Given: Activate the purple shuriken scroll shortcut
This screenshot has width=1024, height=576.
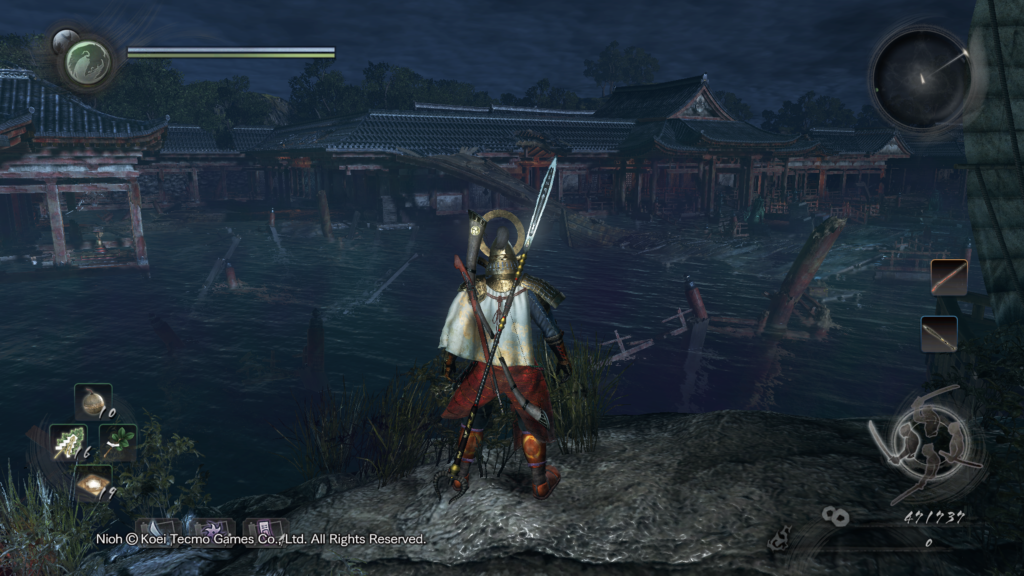Looking at the screenshot, I should [212, 529].
